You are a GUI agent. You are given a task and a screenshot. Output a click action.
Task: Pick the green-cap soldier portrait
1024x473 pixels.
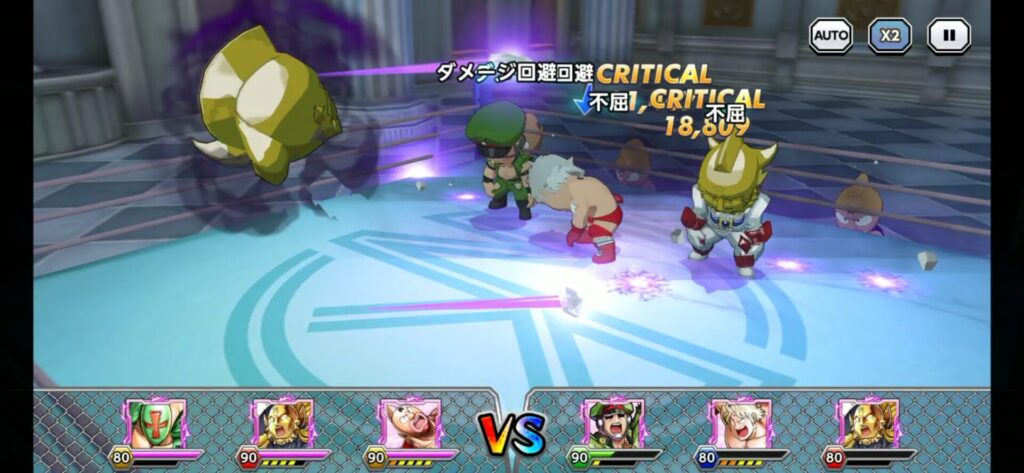[614, 423]
